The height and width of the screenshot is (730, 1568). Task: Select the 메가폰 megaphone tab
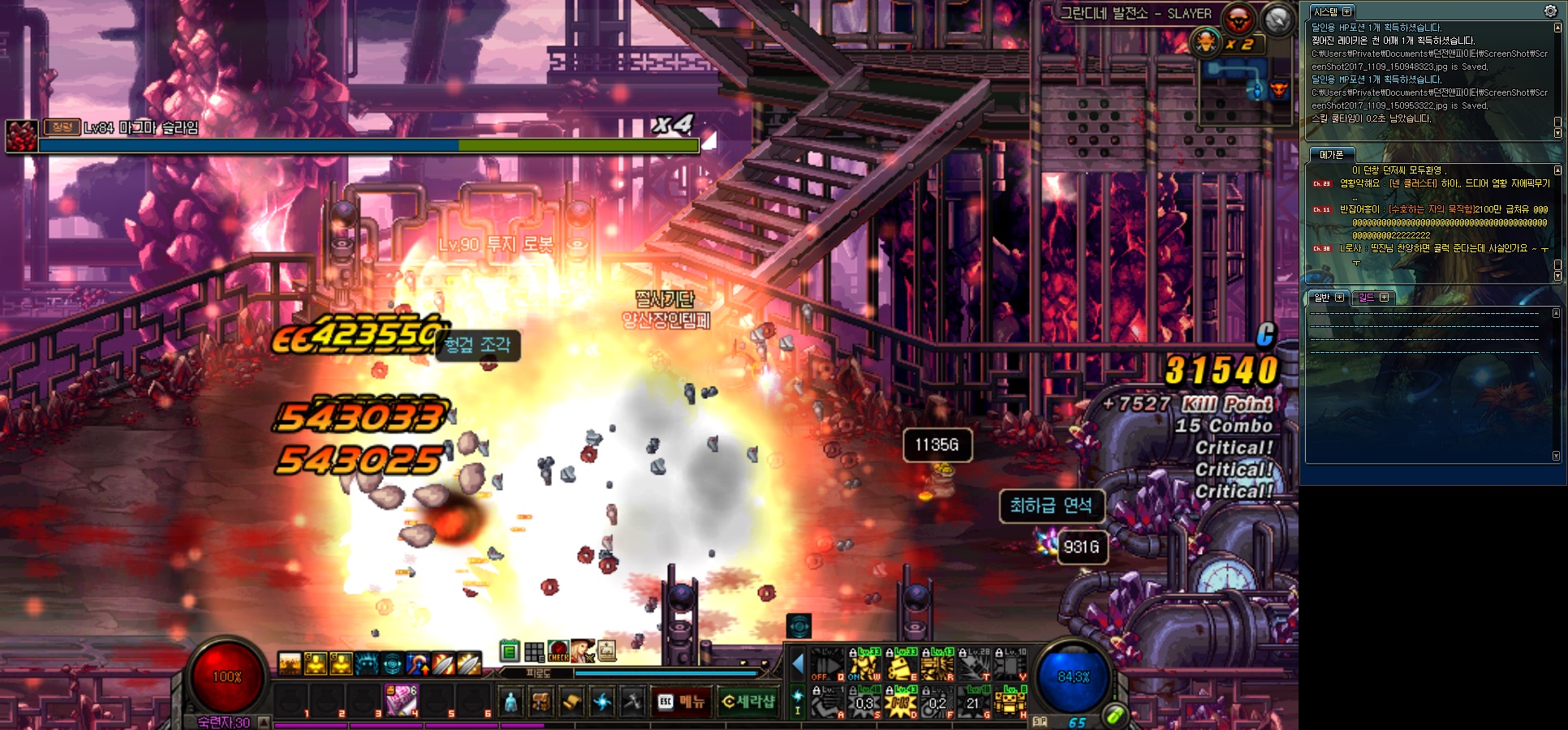point(1332,155)
